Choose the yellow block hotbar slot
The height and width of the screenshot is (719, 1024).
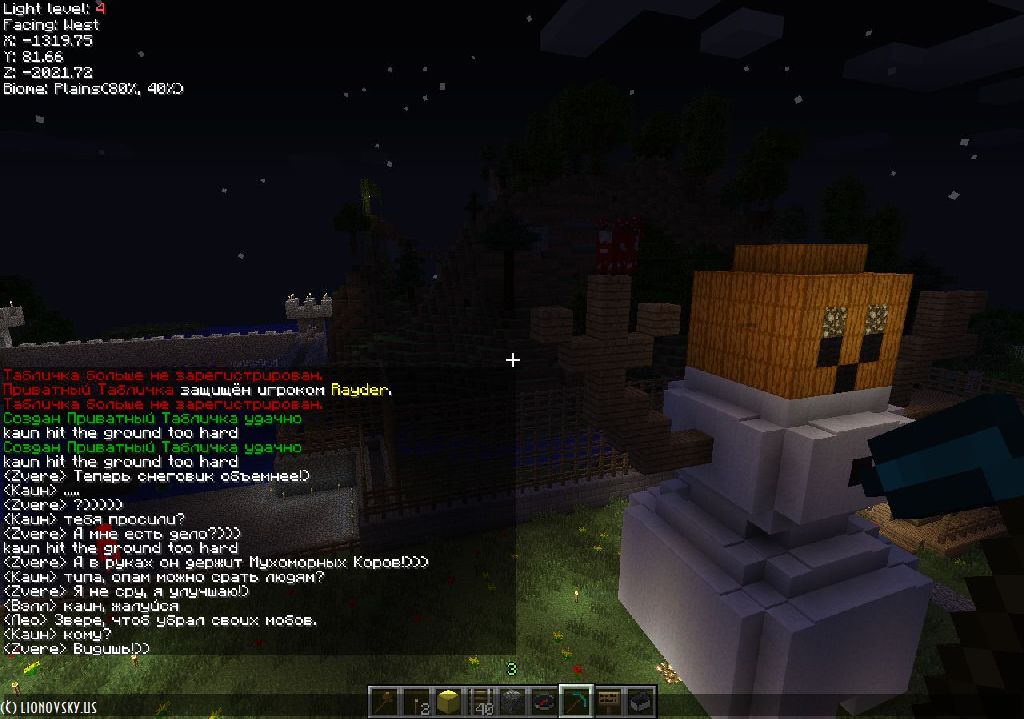click(448, 701)
